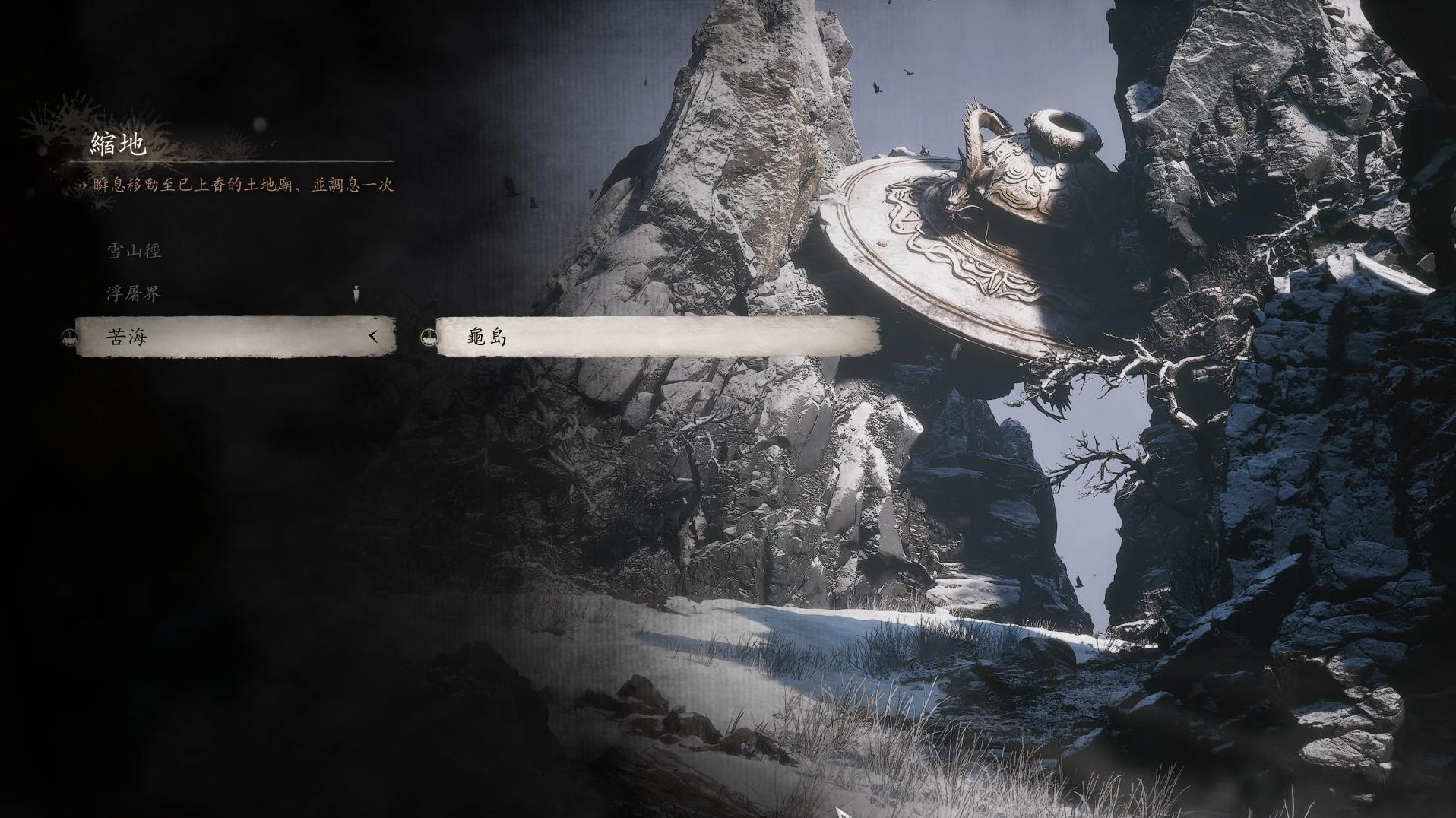Viewport: 1456px width, 818px height.
Task: Travel to the 龜島 shrine
Action: tap(657, 337)
